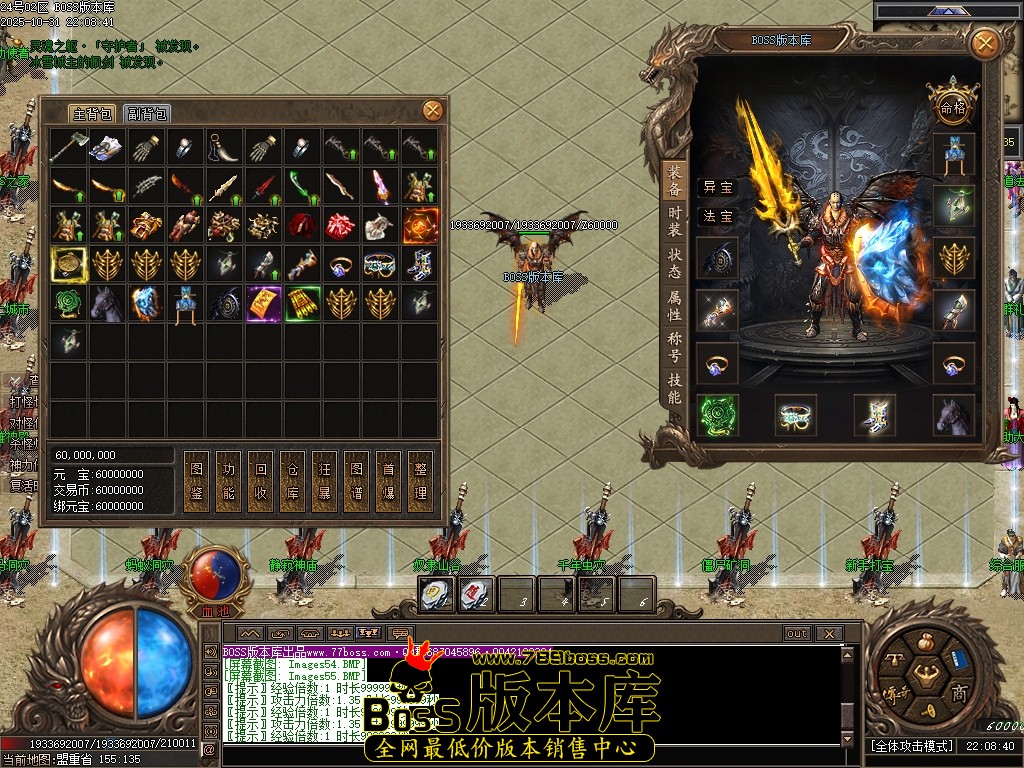
Task: Open the 命格 destiny button
Action: tap(952, 106)
